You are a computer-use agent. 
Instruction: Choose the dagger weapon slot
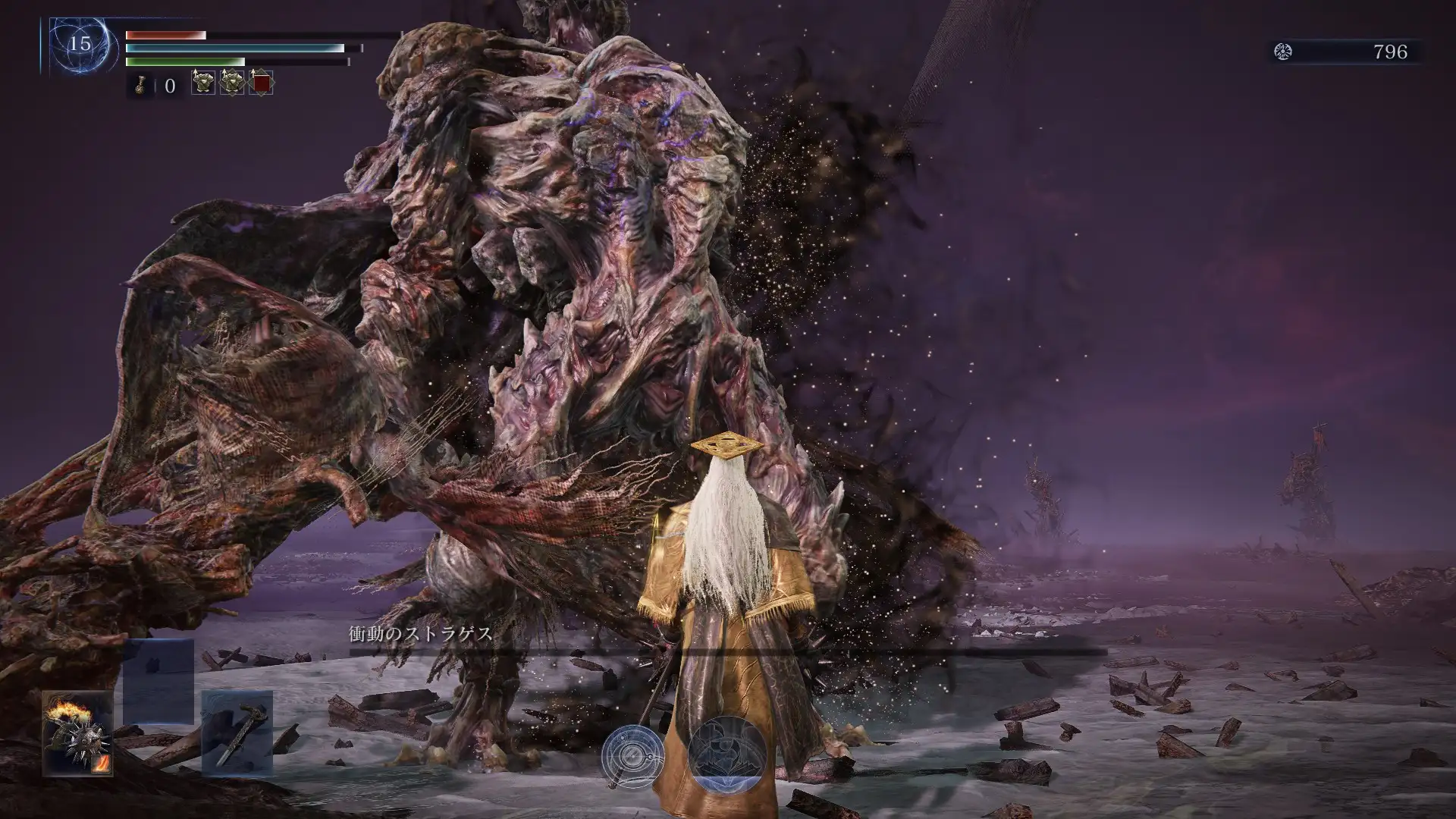pos(237,733)
